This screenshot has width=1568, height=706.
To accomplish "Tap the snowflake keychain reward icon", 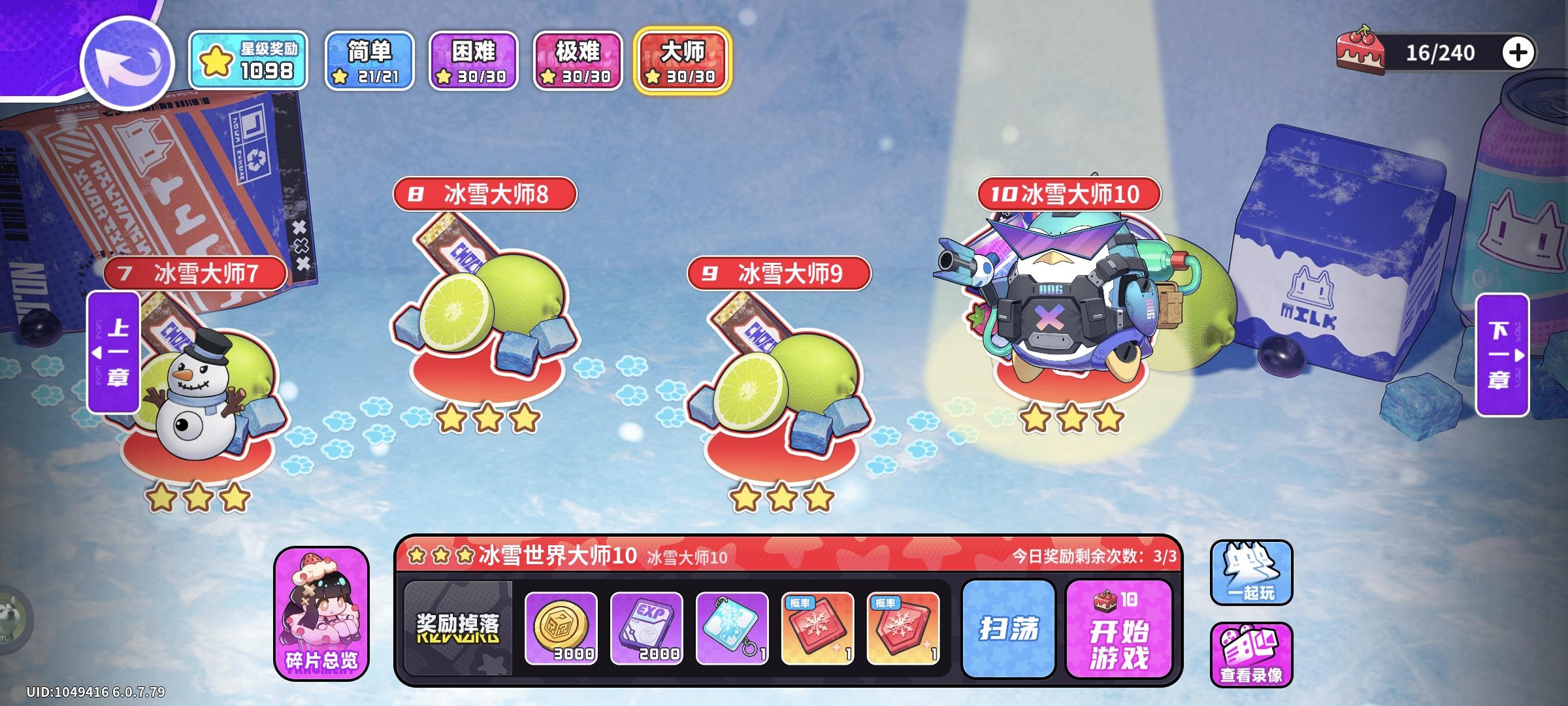I will coord(733,628).
